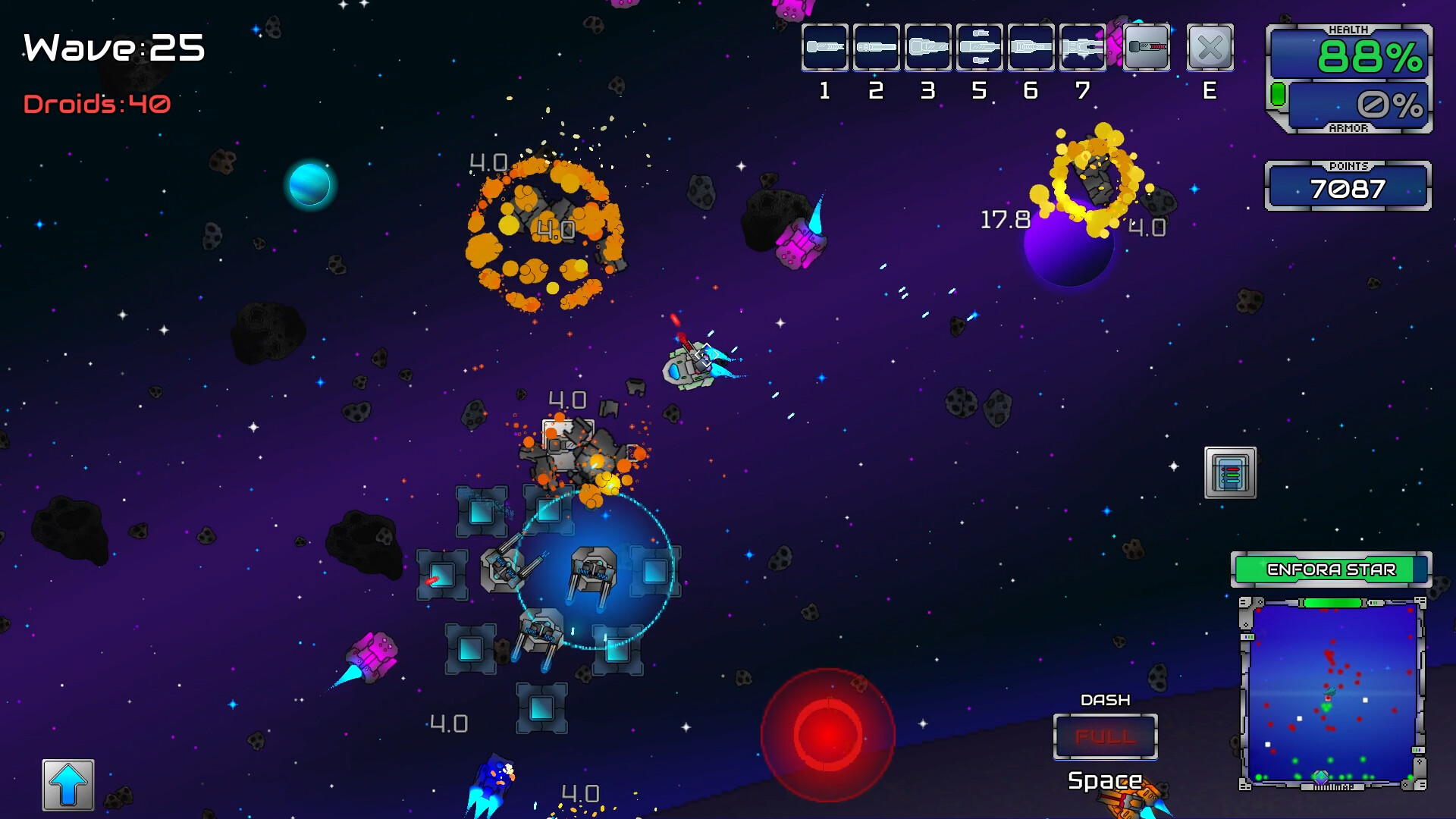Click the minimap radar display
The width and height of the screenshot is (1456, 819).
pyautogui.click(x=1332, y=693)
